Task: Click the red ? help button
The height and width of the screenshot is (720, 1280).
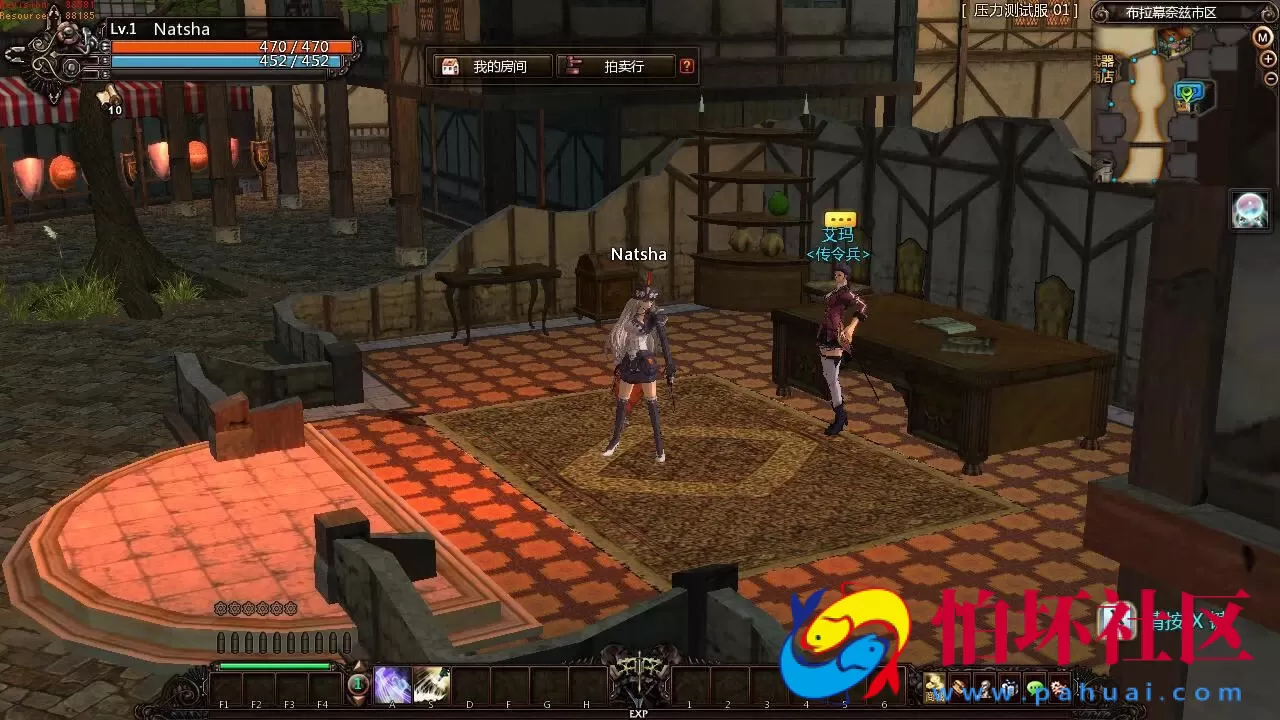Action: coord(686,66)
